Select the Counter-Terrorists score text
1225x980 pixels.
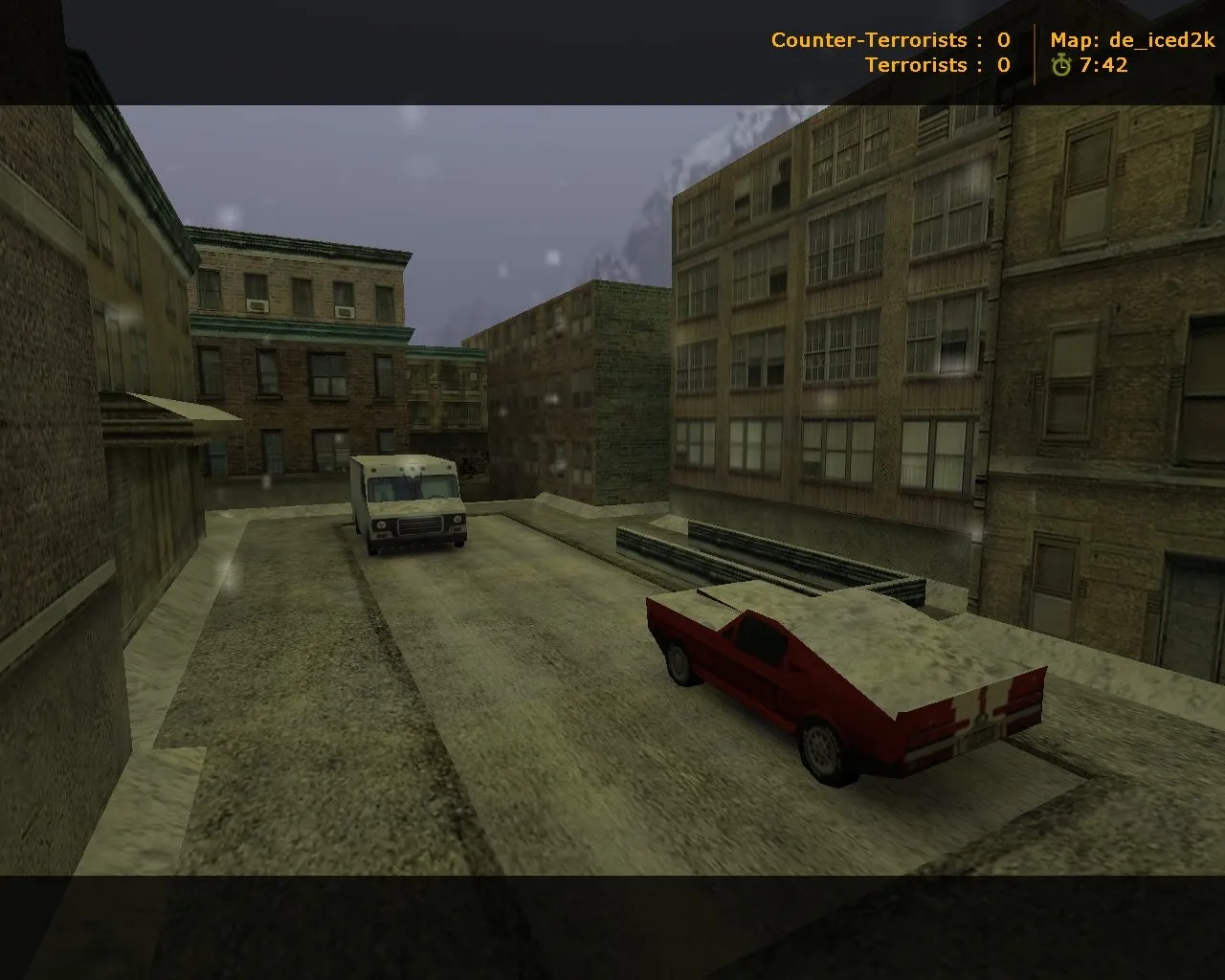[x=866, y=40]
